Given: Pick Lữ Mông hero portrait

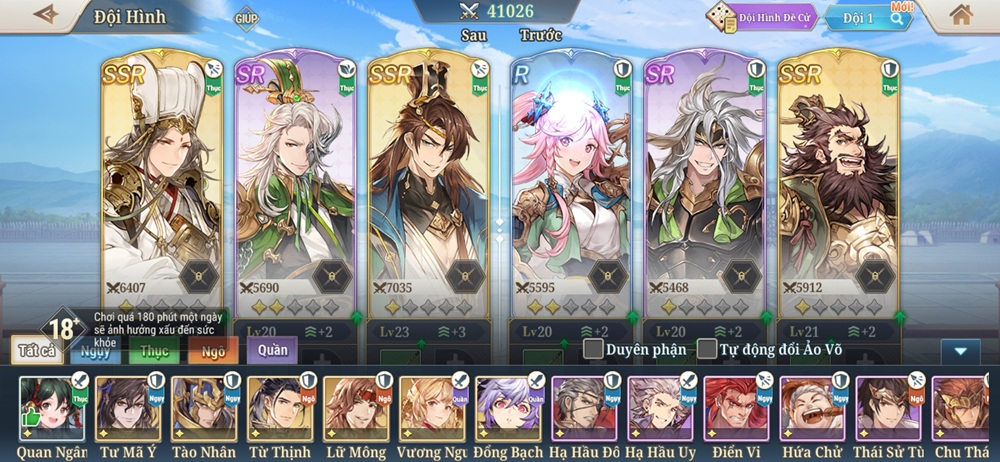Looking at the screenshot, I should [x=356, y=408].
